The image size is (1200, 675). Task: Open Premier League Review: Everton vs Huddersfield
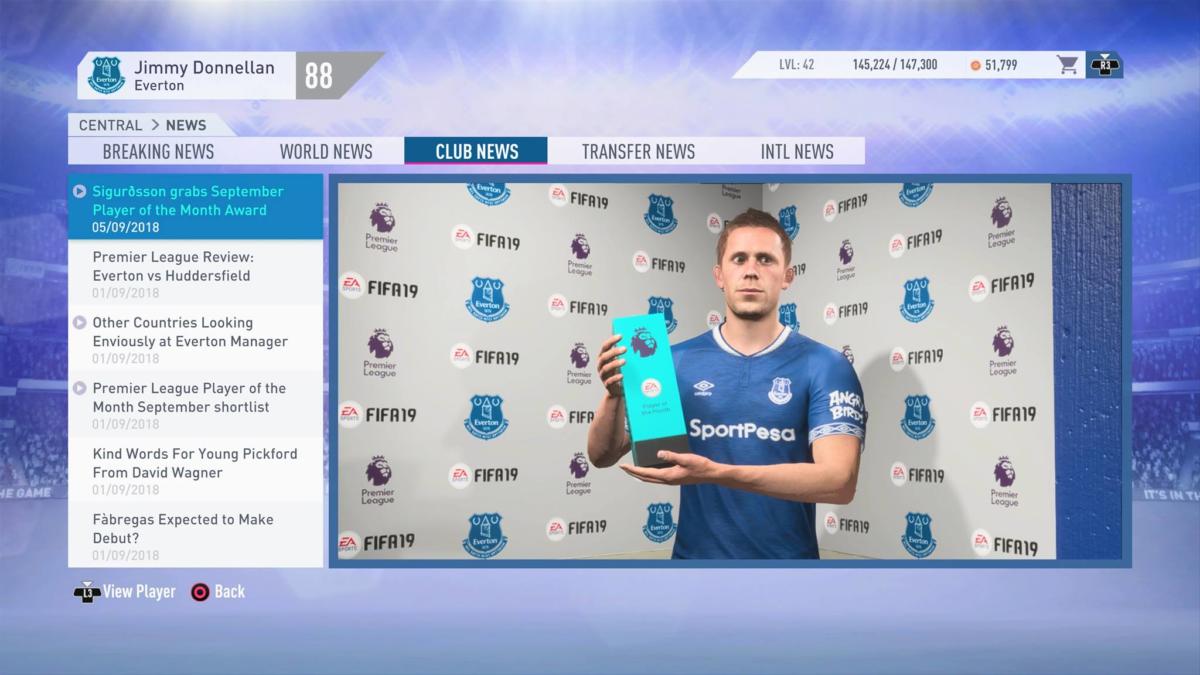pyautogui.click(x=196, y=273)
